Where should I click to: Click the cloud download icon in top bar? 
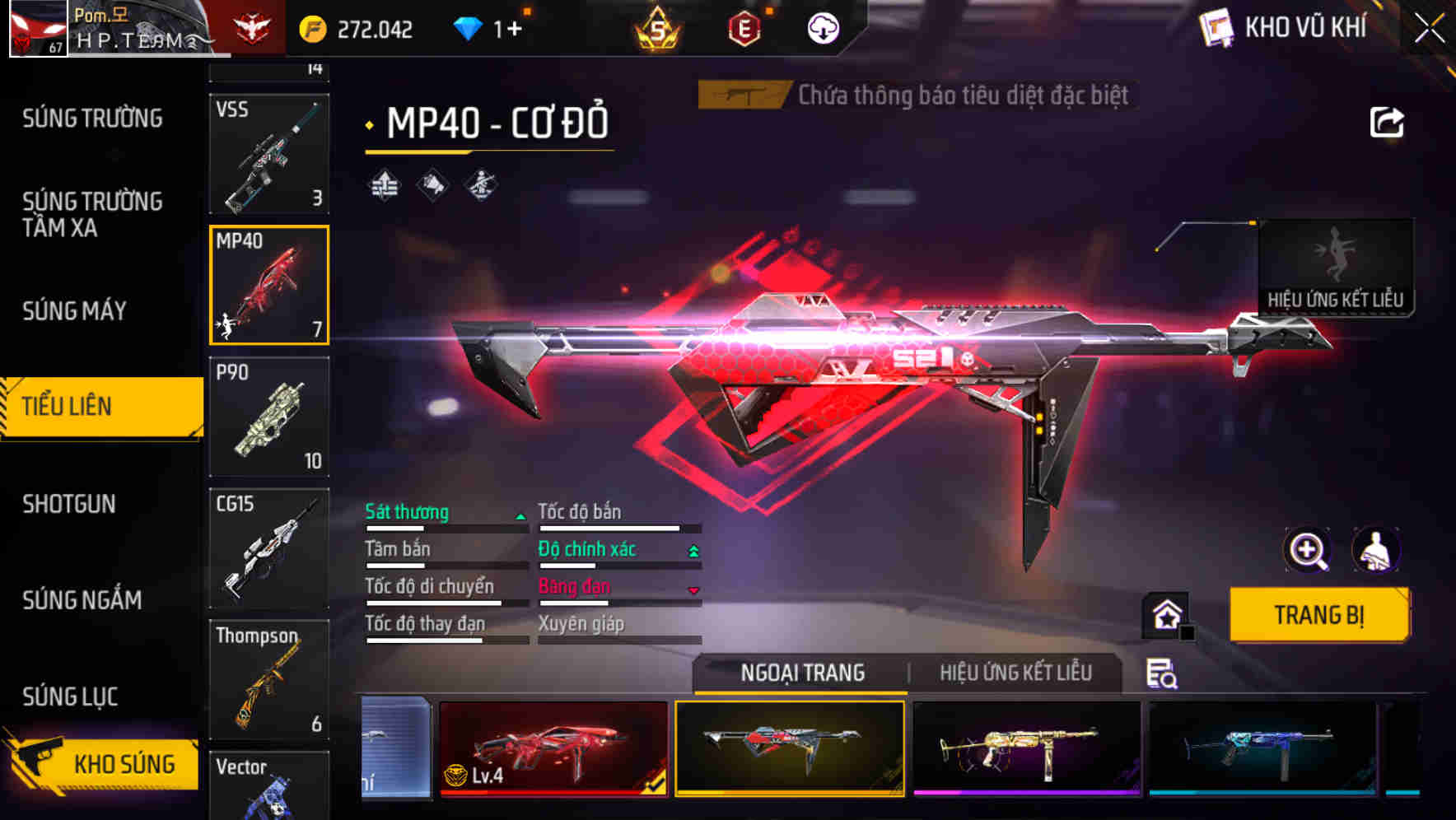point(823,27)
